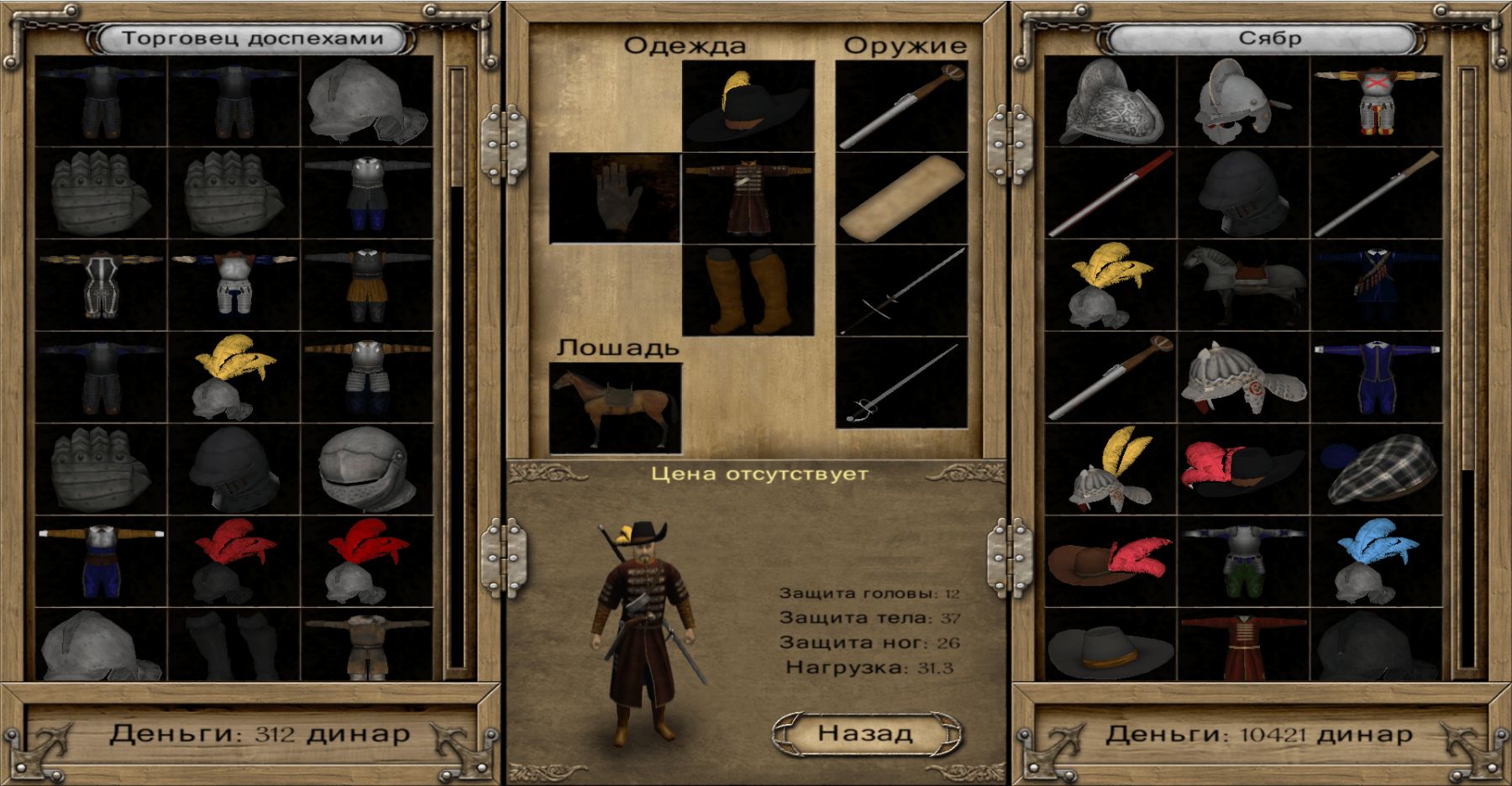
Task: Select the tan pouch in weapon slots
Action: click(901, 198)
